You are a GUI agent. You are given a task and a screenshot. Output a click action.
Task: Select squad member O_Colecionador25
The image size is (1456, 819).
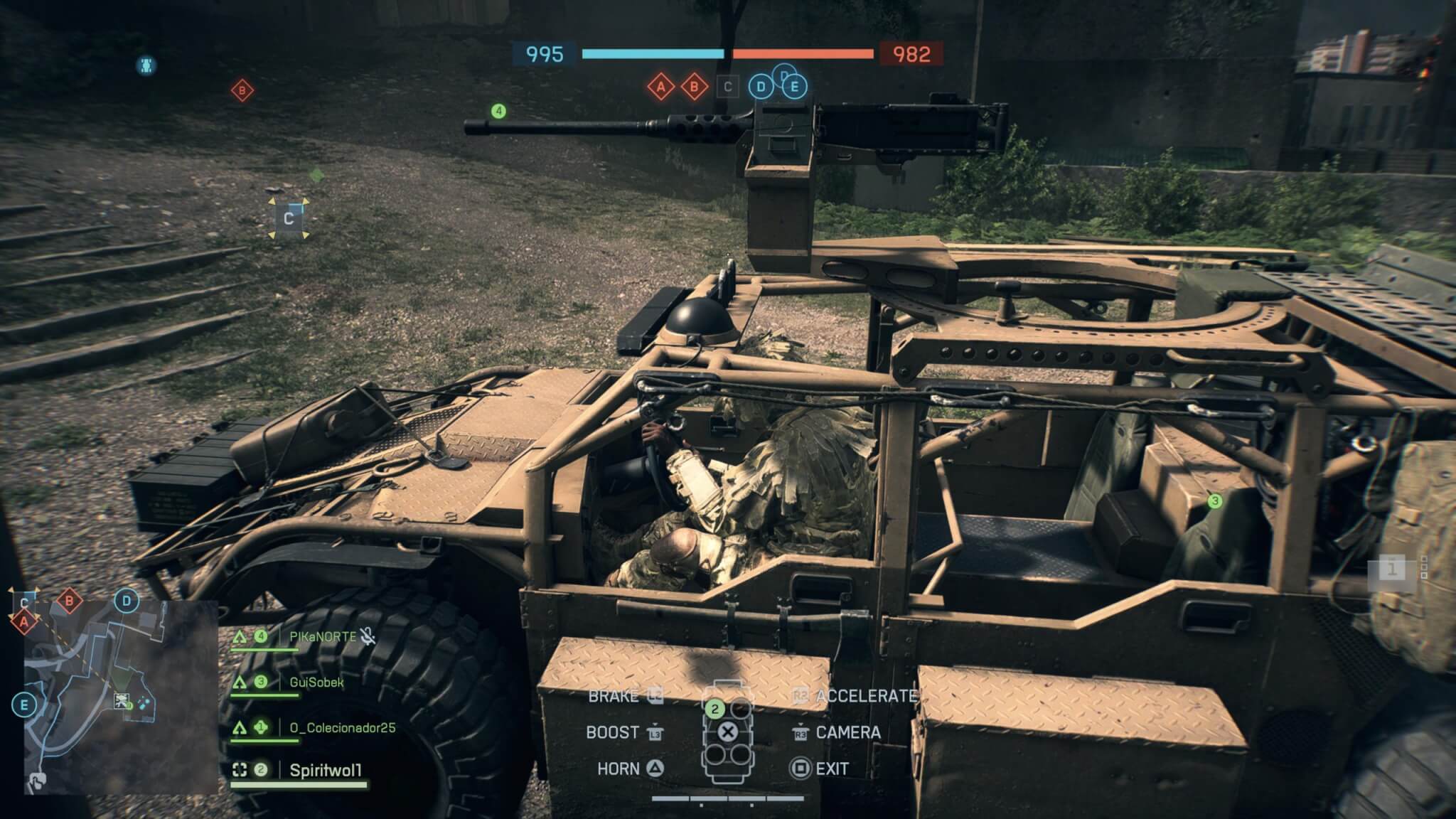[x=342, y=728]
